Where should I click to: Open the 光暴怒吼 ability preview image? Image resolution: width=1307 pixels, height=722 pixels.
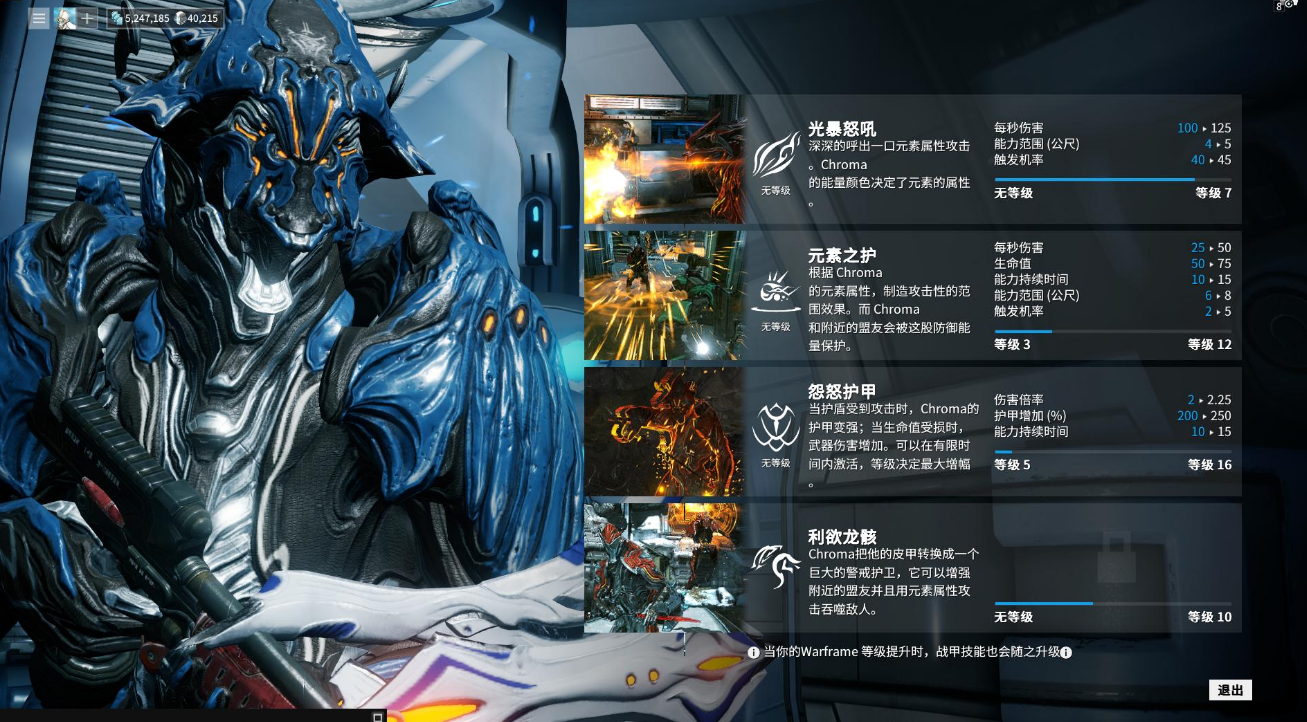click(663, 159)
